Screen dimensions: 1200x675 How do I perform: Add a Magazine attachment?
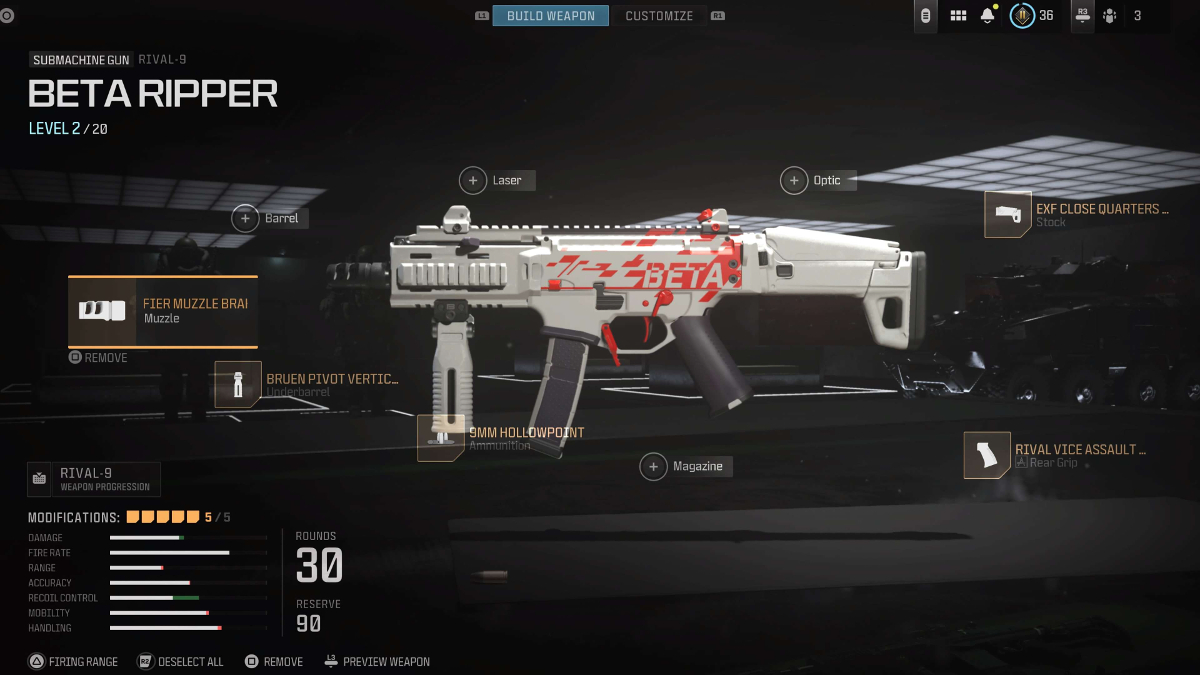pos(654,466)
